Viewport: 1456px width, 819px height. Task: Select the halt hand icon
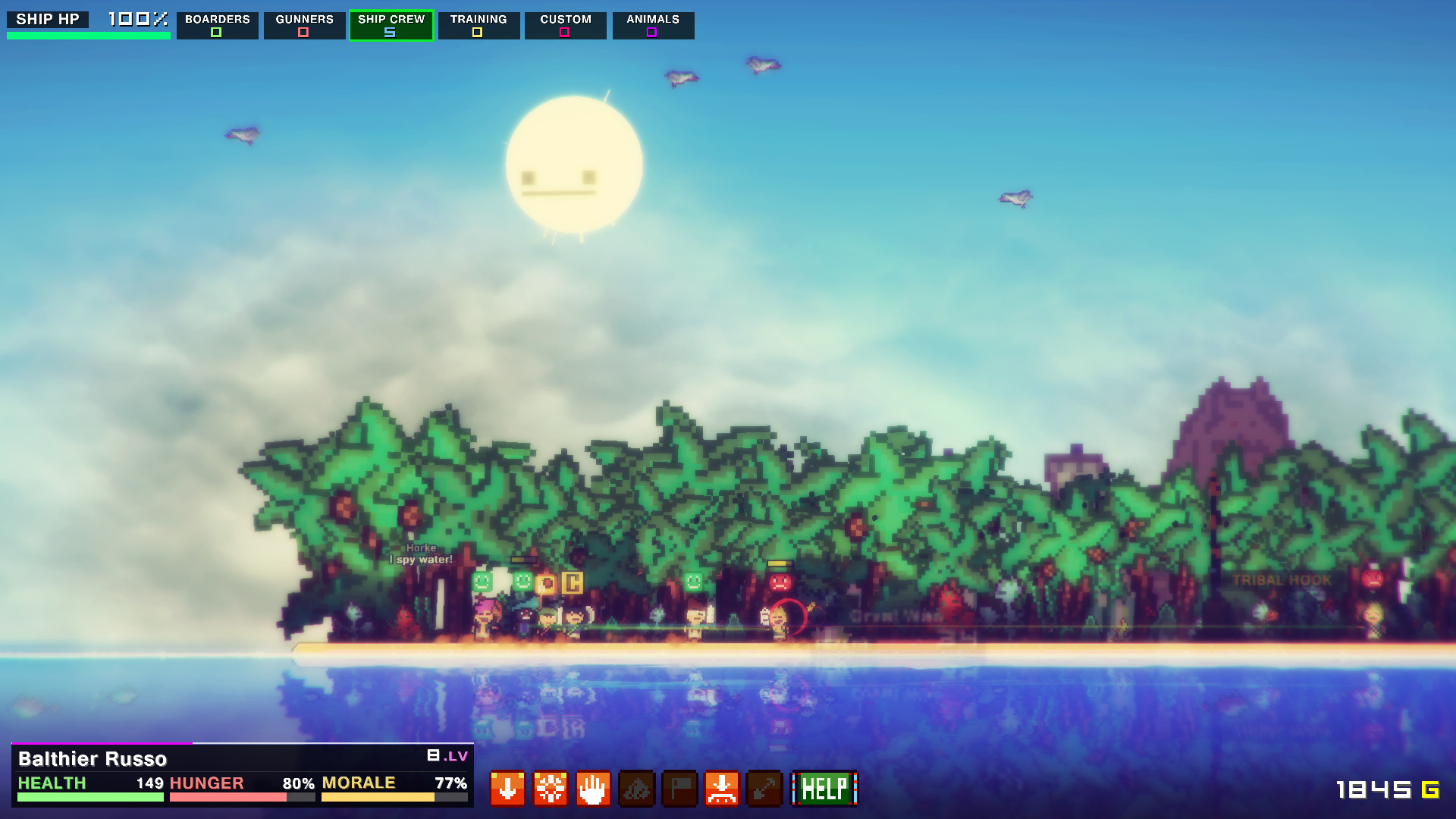(594, 789)
